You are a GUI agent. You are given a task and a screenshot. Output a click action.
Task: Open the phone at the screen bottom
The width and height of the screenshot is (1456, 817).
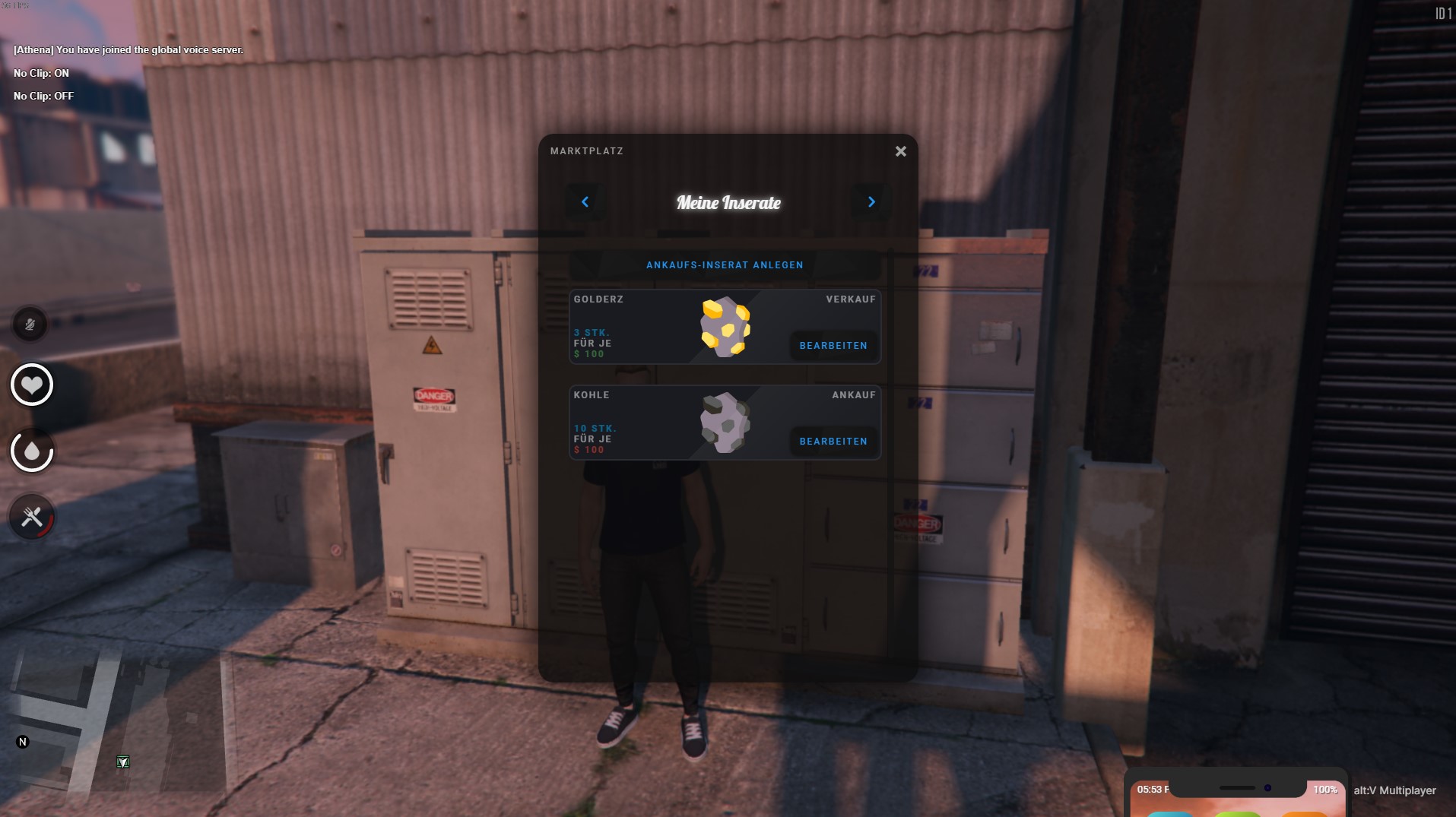pos(1236,794)
